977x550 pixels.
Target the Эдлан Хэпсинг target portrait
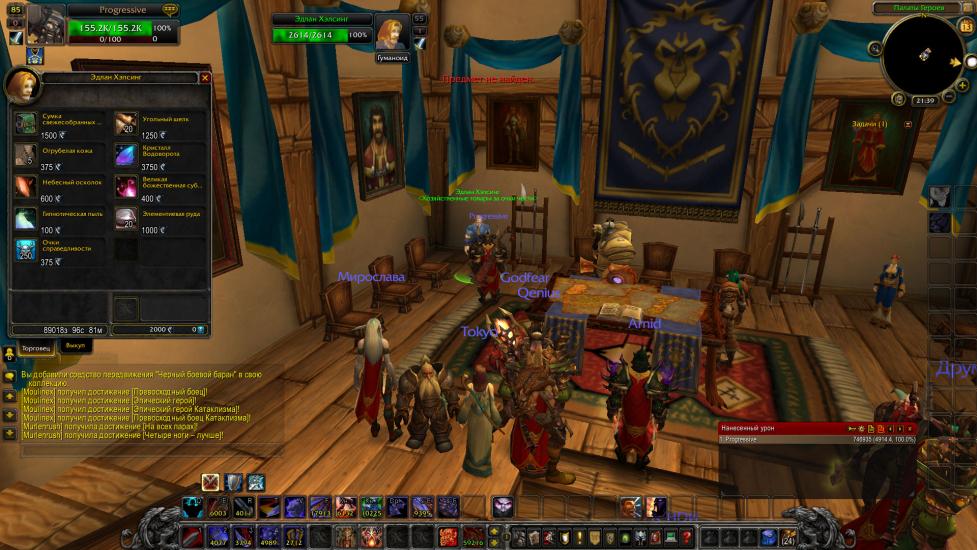(x=390, y=32)
